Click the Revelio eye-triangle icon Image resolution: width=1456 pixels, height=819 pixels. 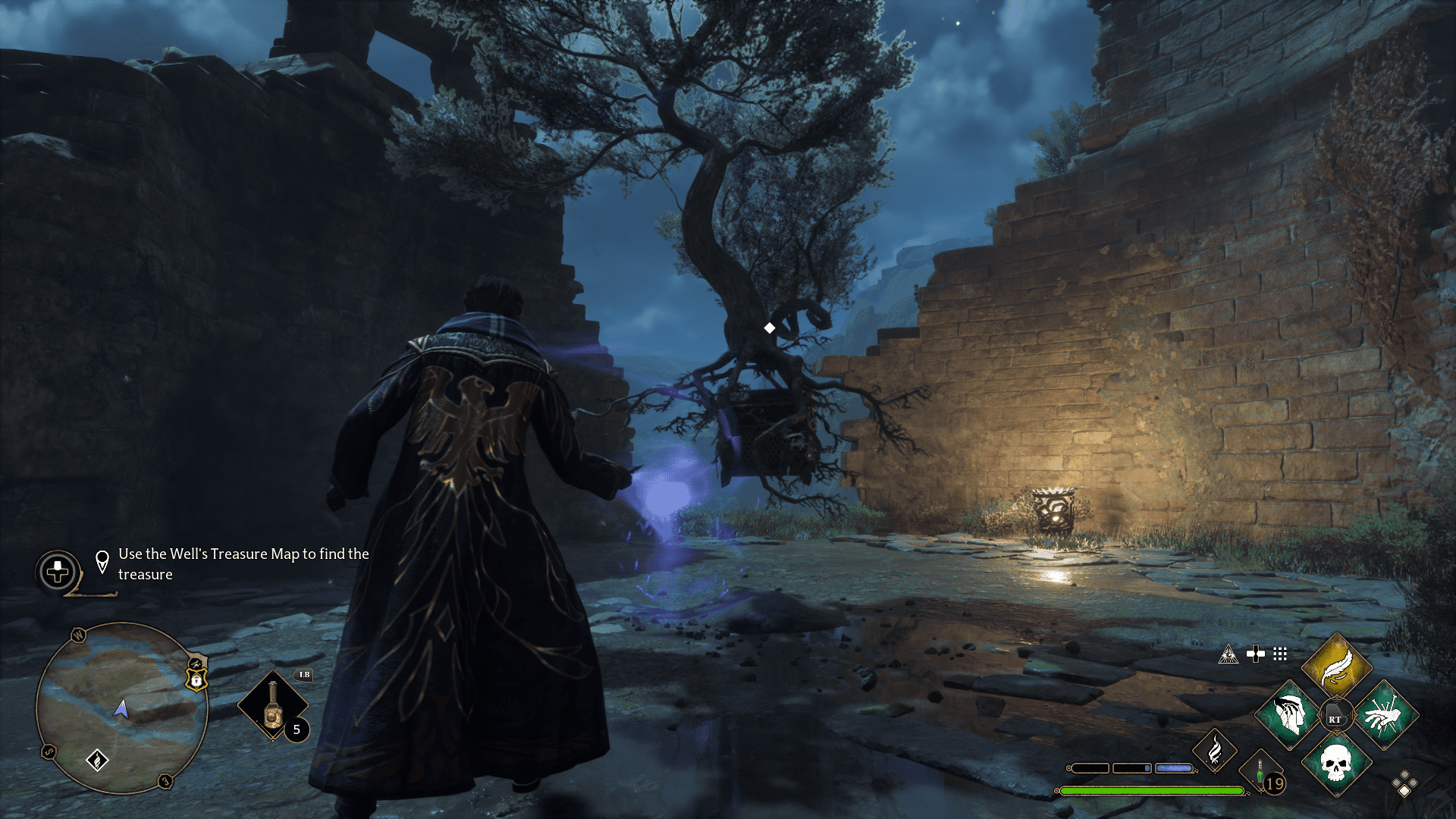pyautogui.click(x=1228, y=654)
